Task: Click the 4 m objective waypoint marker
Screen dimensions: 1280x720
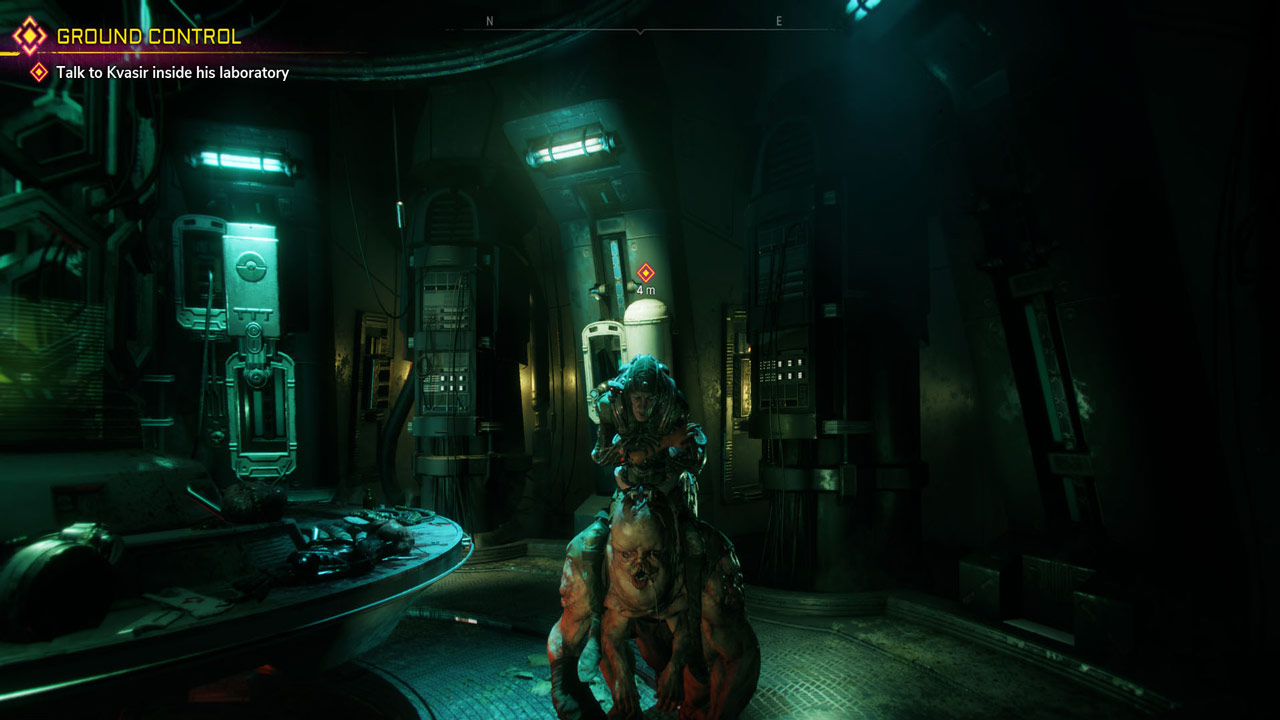Action: pos(646,273)
